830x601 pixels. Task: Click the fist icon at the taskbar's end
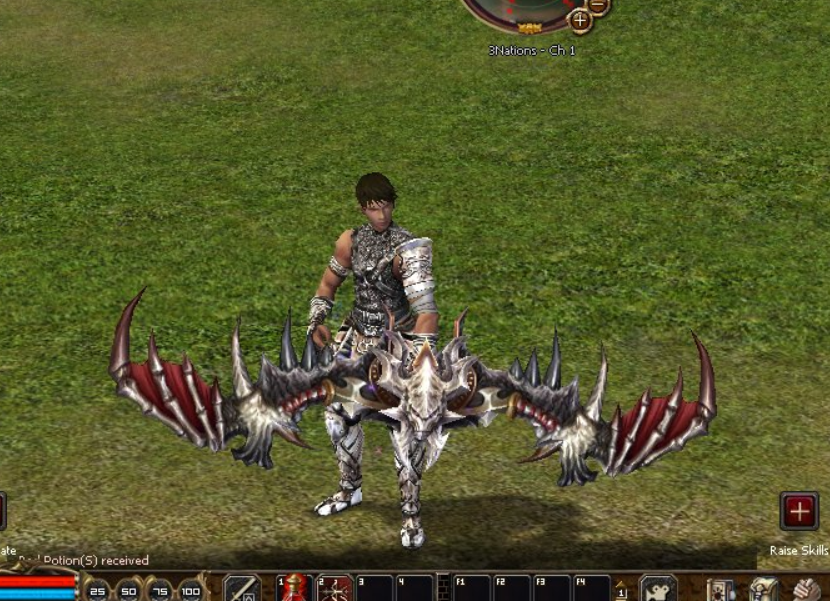click(806, 590)
